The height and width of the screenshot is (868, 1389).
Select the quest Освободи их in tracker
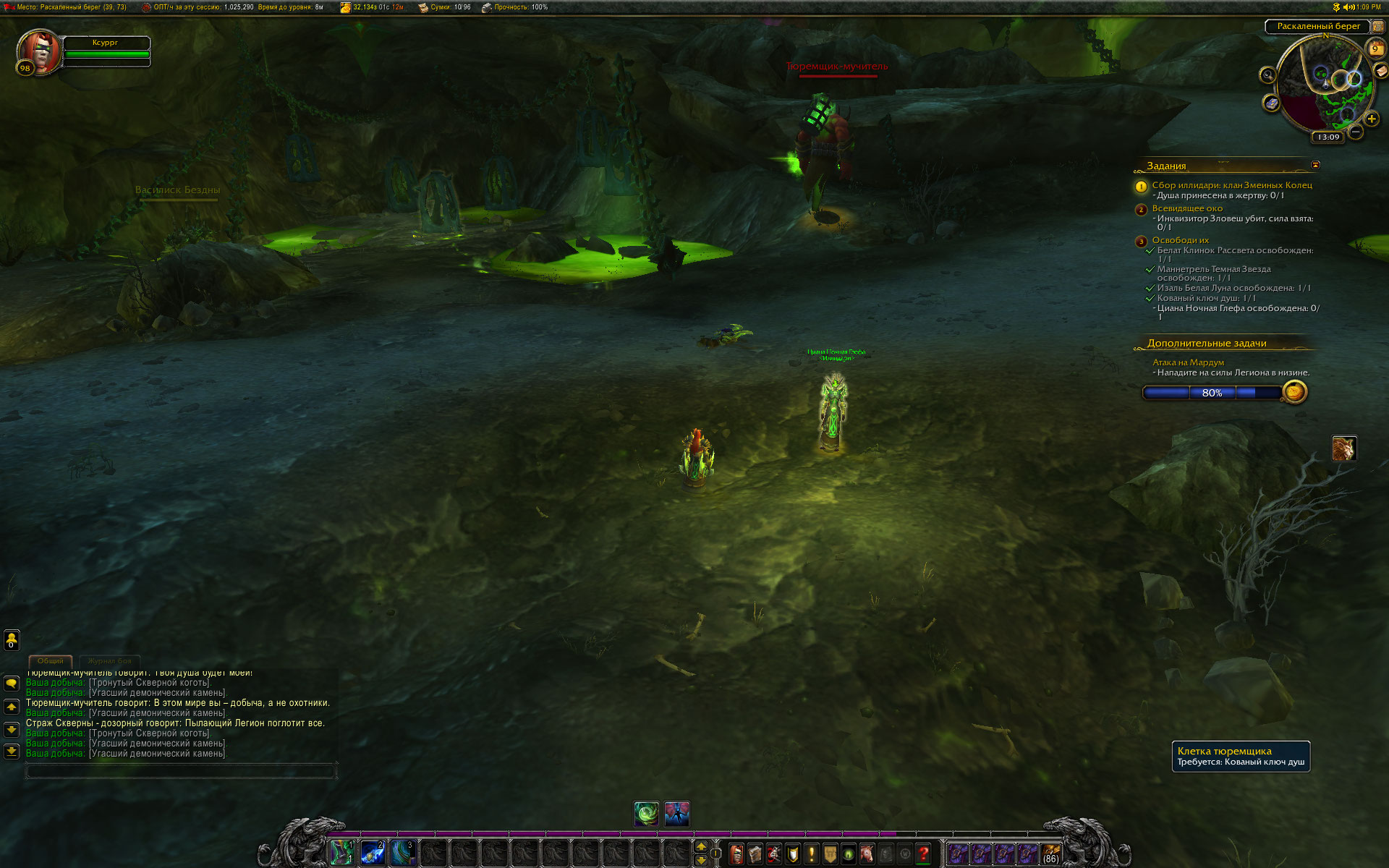coord(1180,240)
